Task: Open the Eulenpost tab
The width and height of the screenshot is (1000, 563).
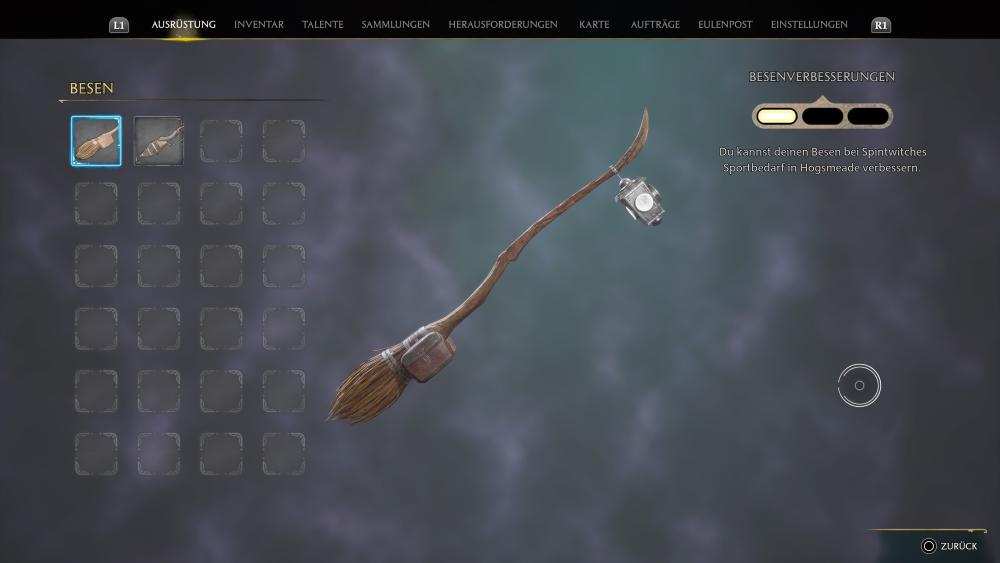Action: (727, 24)
